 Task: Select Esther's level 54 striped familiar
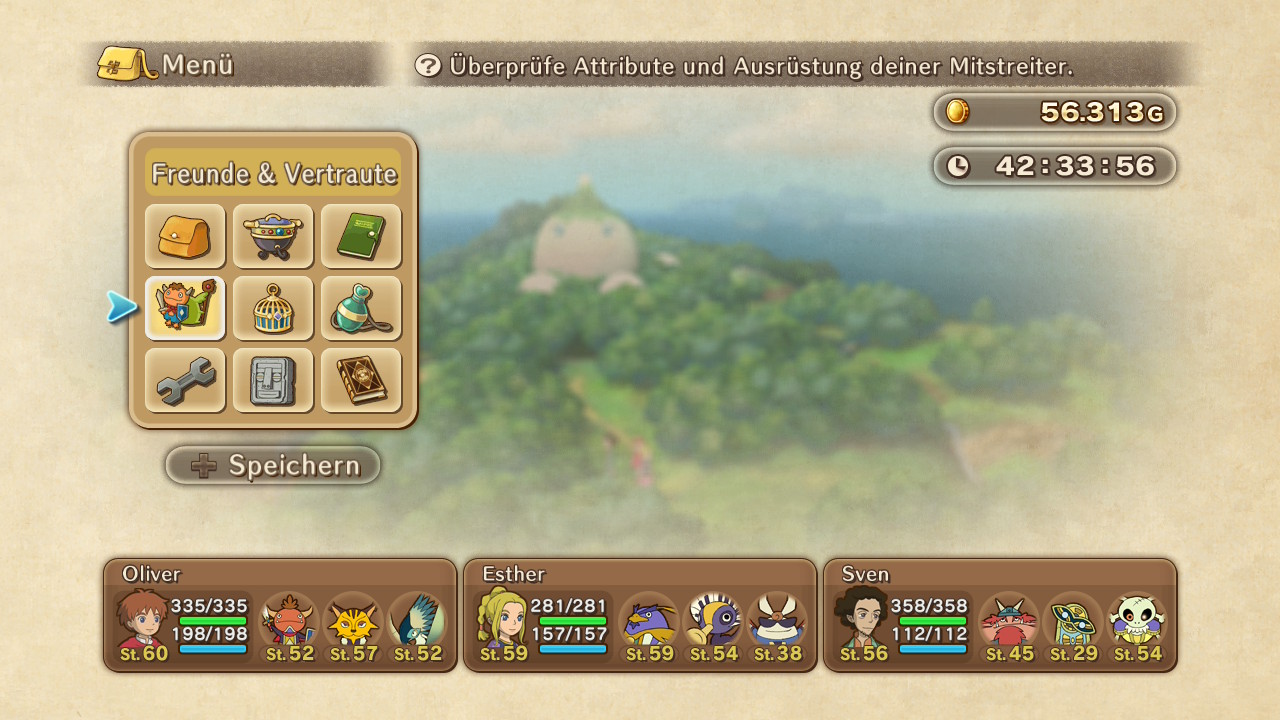(713, 624)
